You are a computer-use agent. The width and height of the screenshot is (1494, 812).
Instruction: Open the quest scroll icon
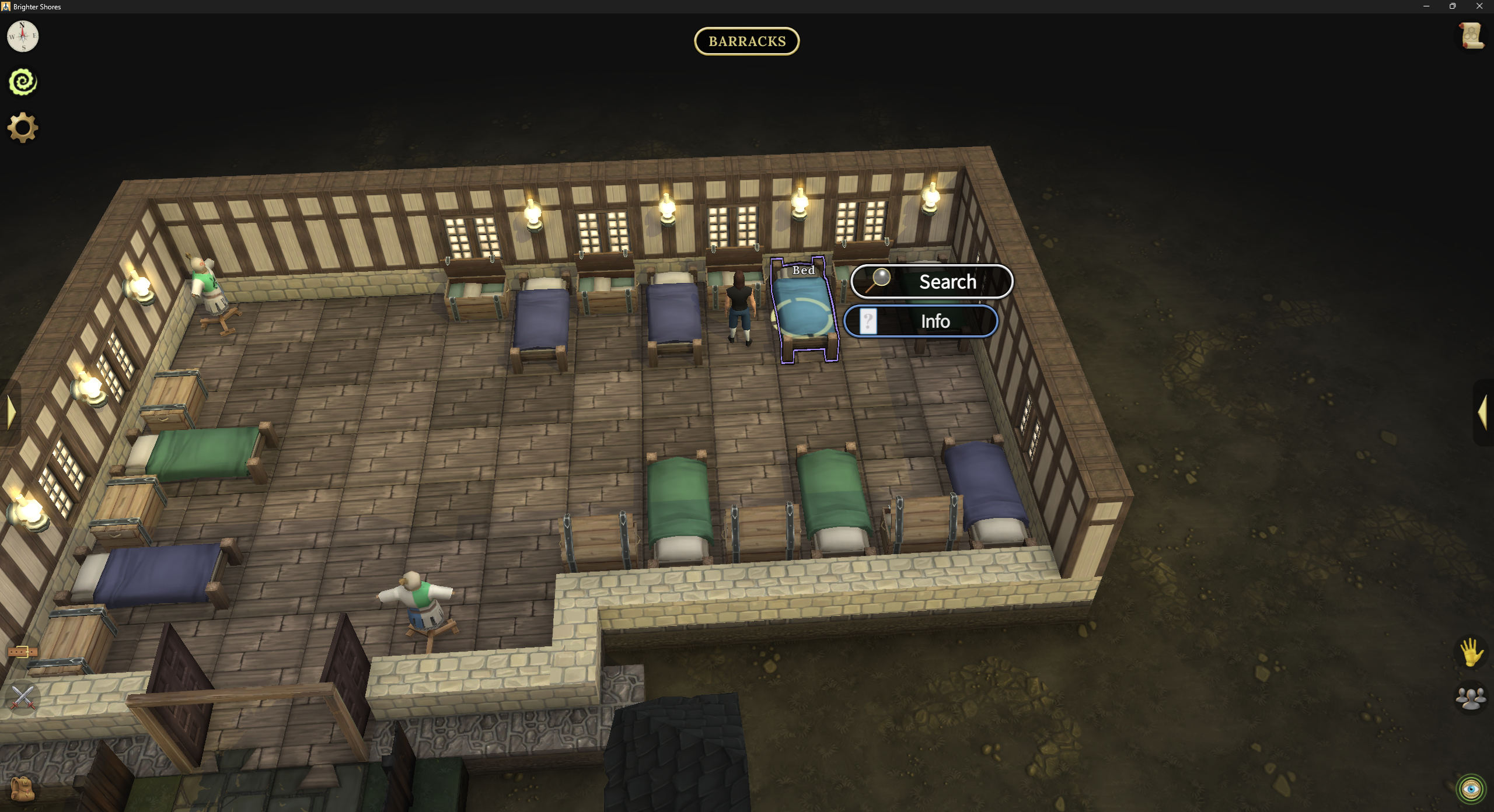tap(1471, 36)
